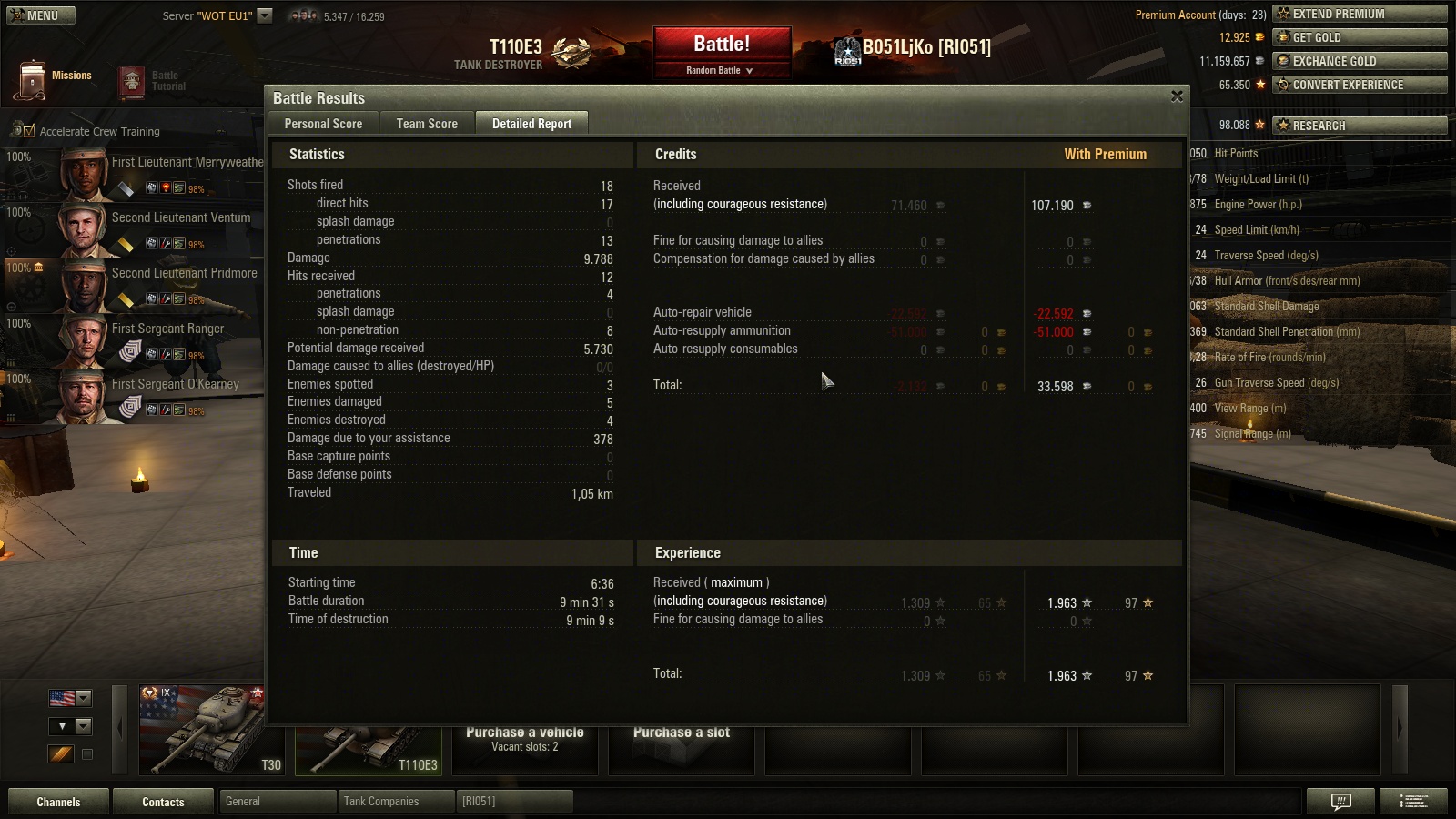Close the Battle Results window

coord(1177,96)
